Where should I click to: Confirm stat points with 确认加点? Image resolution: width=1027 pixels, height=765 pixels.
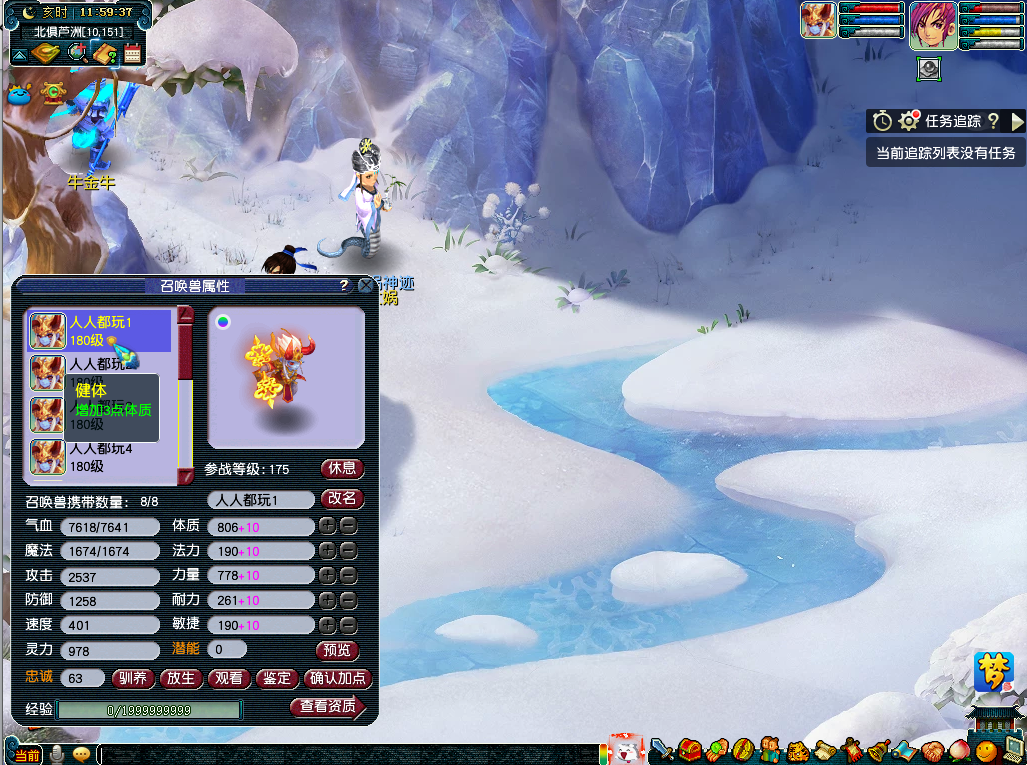tap(338, 678)
